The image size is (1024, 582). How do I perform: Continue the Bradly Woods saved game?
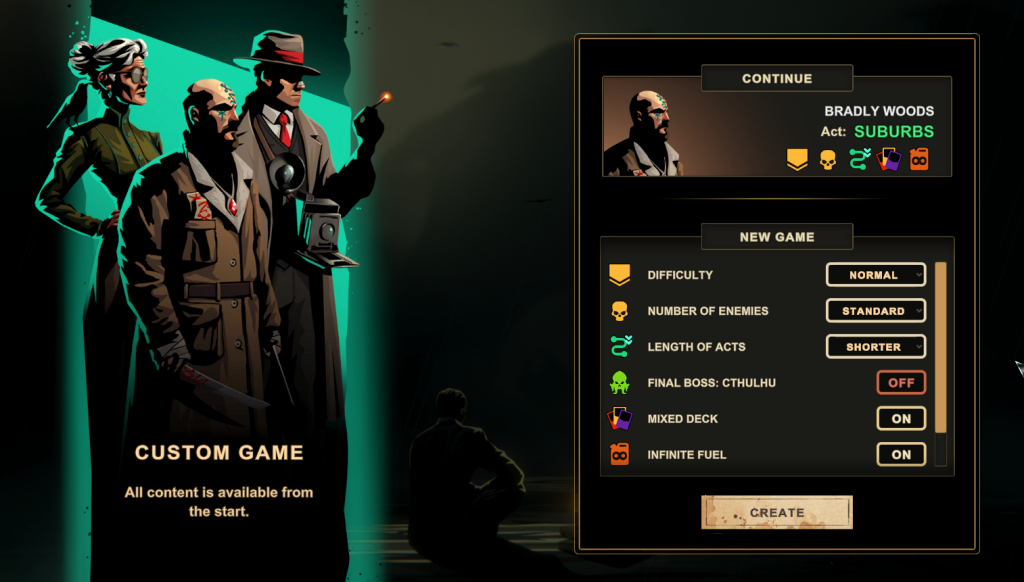pos(776,127)
